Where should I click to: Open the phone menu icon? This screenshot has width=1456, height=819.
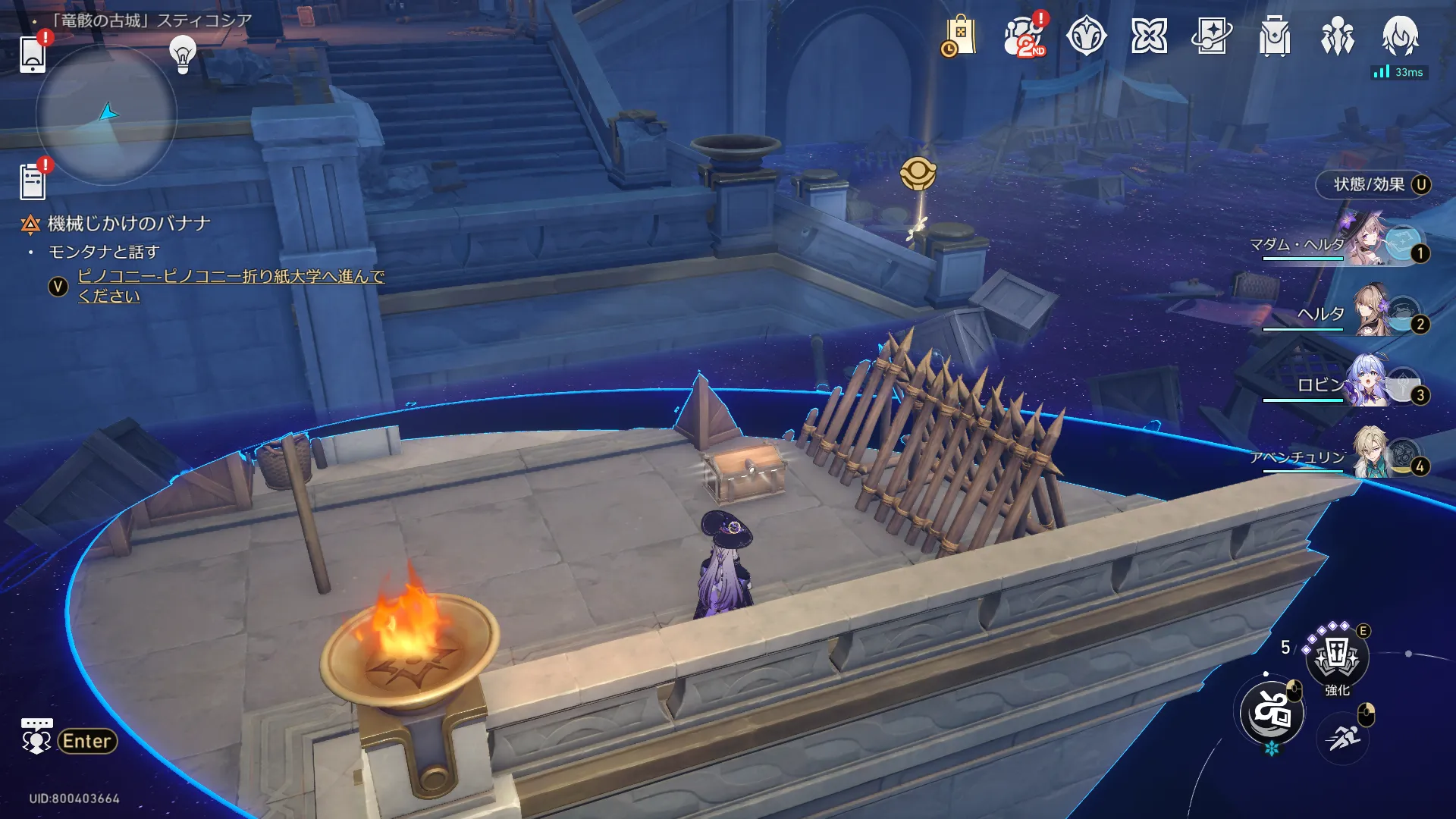point(33,54)
